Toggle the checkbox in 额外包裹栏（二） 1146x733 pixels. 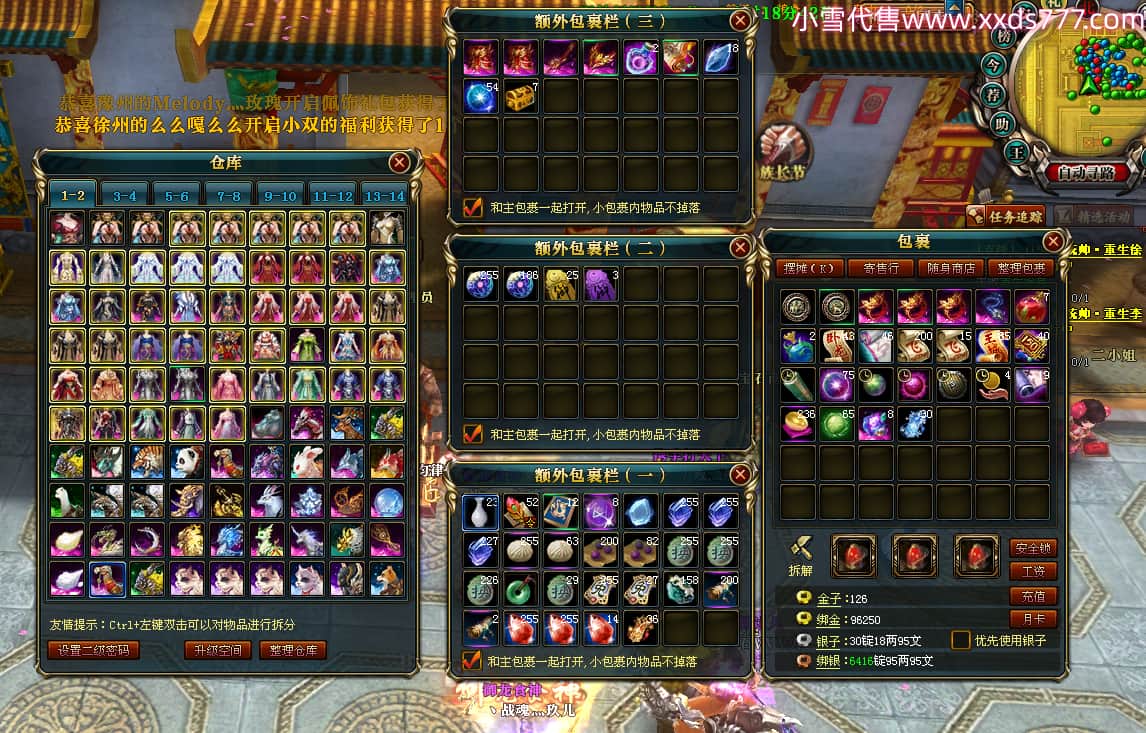click(x=473, y=434)
